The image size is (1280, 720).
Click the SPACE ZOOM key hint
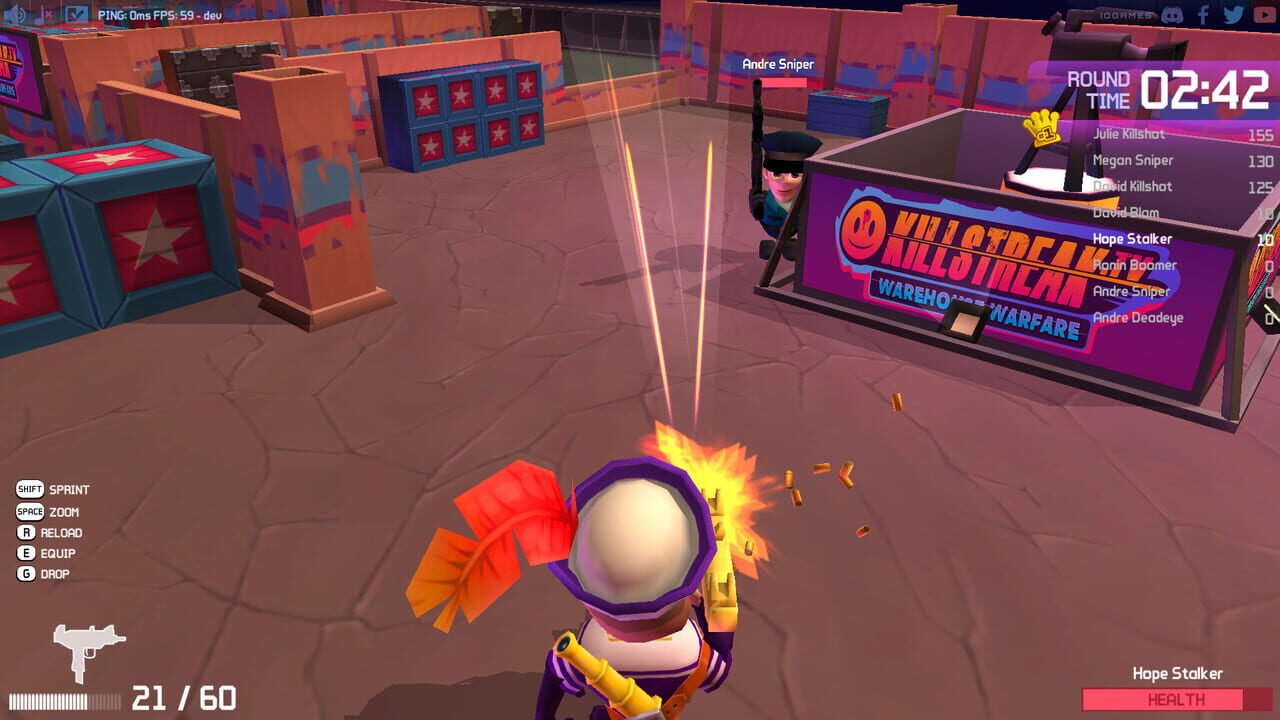coord(47,513)
